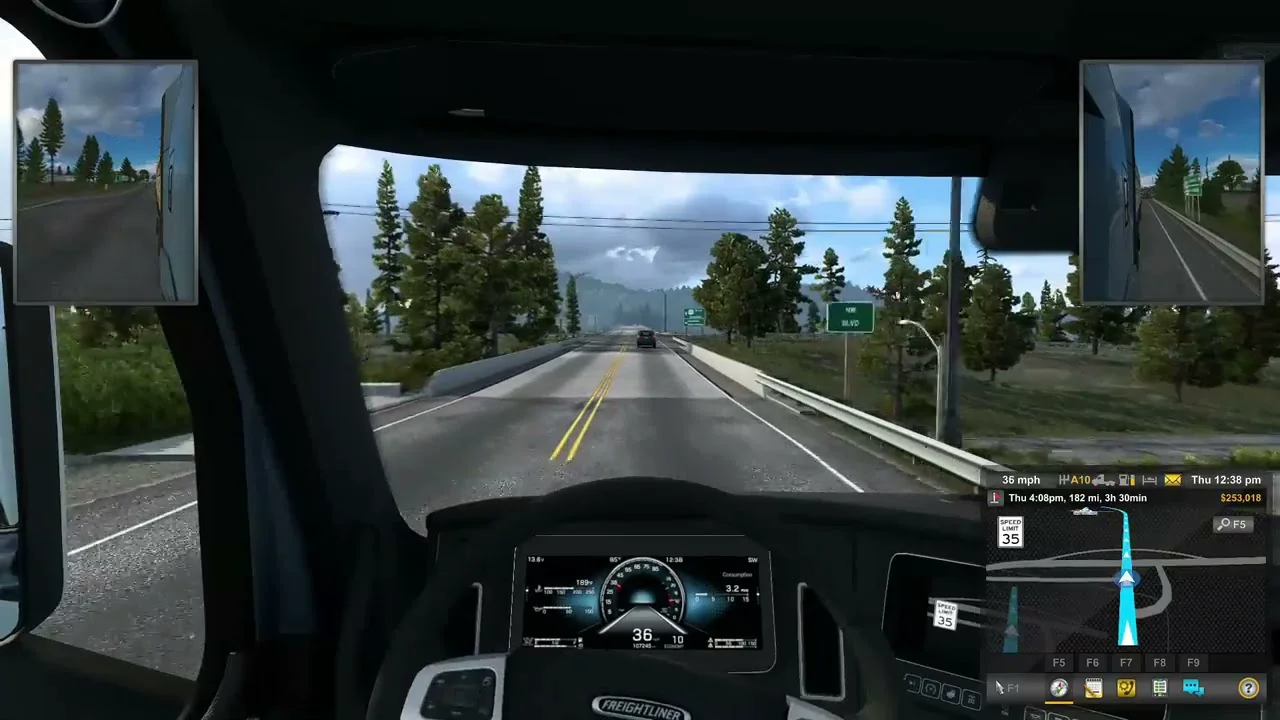Click the right side mirror view
Image resolution: width=1280 pixels, height=720 pixels.
click(x=1171, y=182)
